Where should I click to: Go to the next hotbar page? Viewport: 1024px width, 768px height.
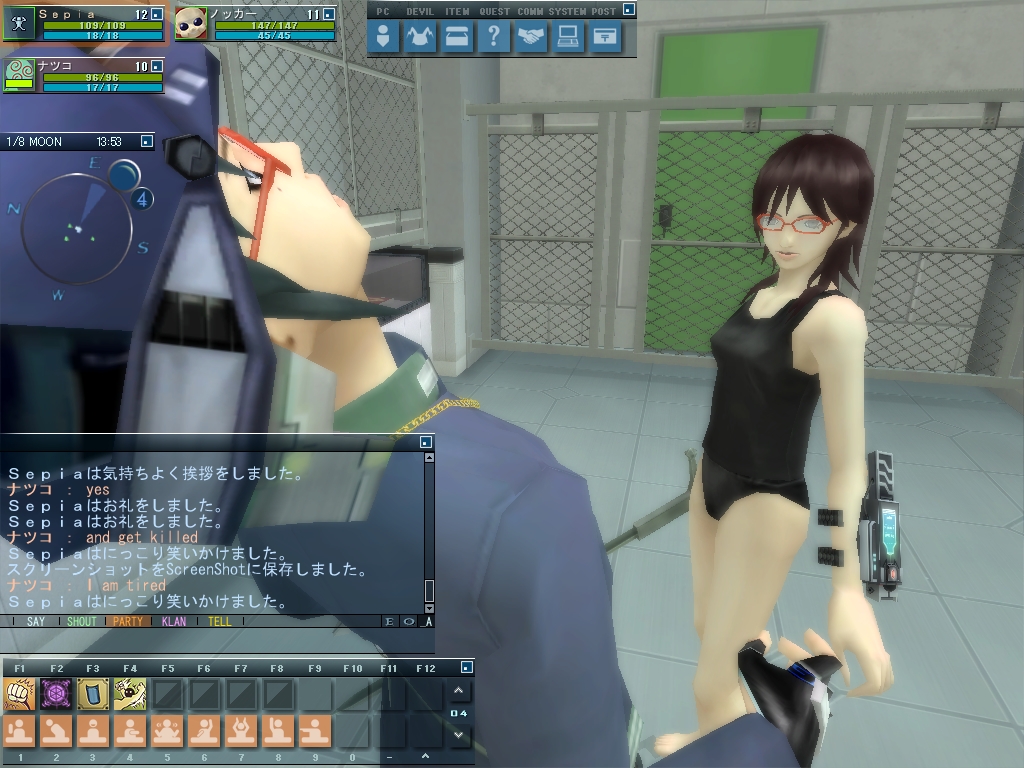click(x=459, y=735)
